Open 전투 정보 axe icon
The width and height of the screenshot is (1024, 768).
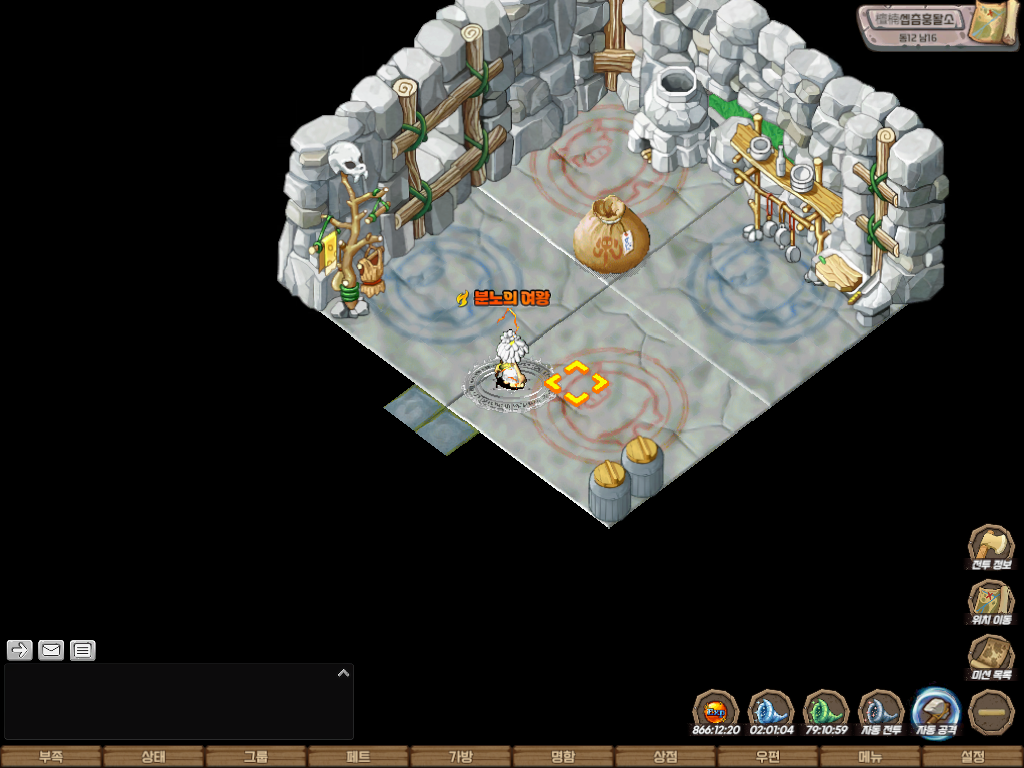pos(991,547)
